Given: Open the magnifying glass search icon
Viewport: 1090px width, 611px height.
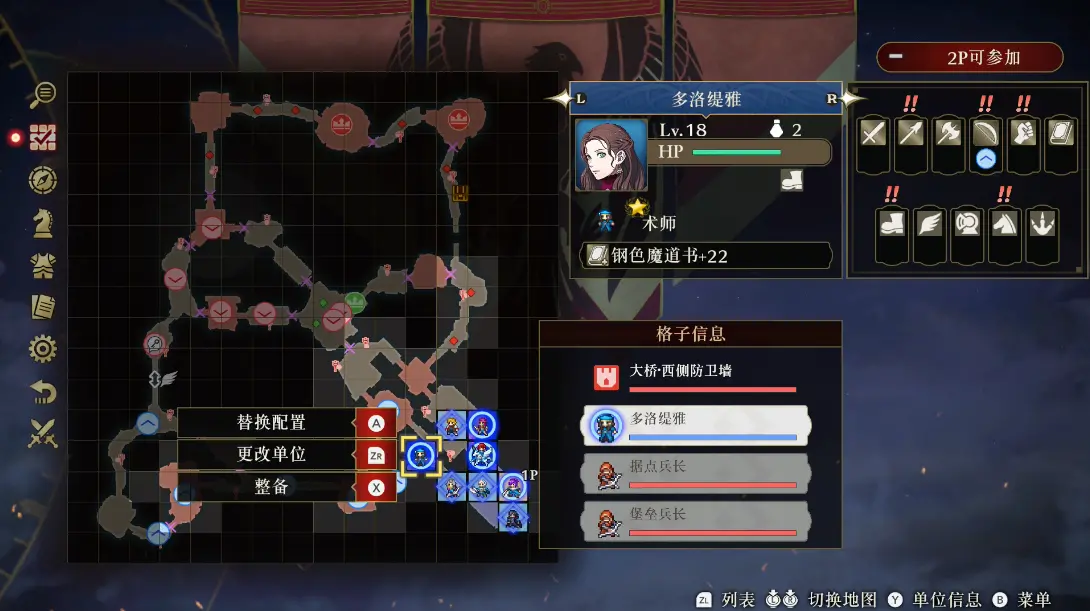Looking at the screenshot, I should click(x=43, y=95).
